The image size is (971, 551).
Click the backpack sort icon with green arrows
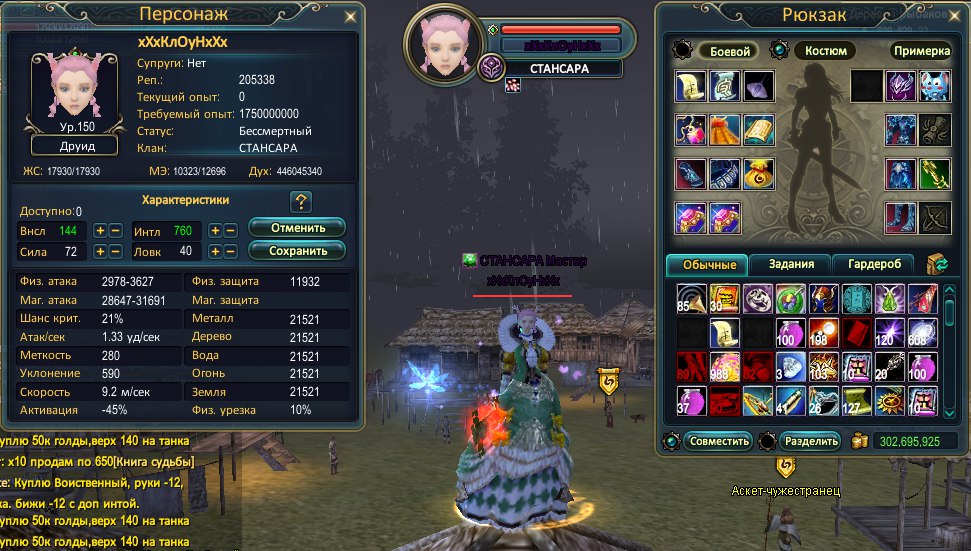[x=938, y=264]
